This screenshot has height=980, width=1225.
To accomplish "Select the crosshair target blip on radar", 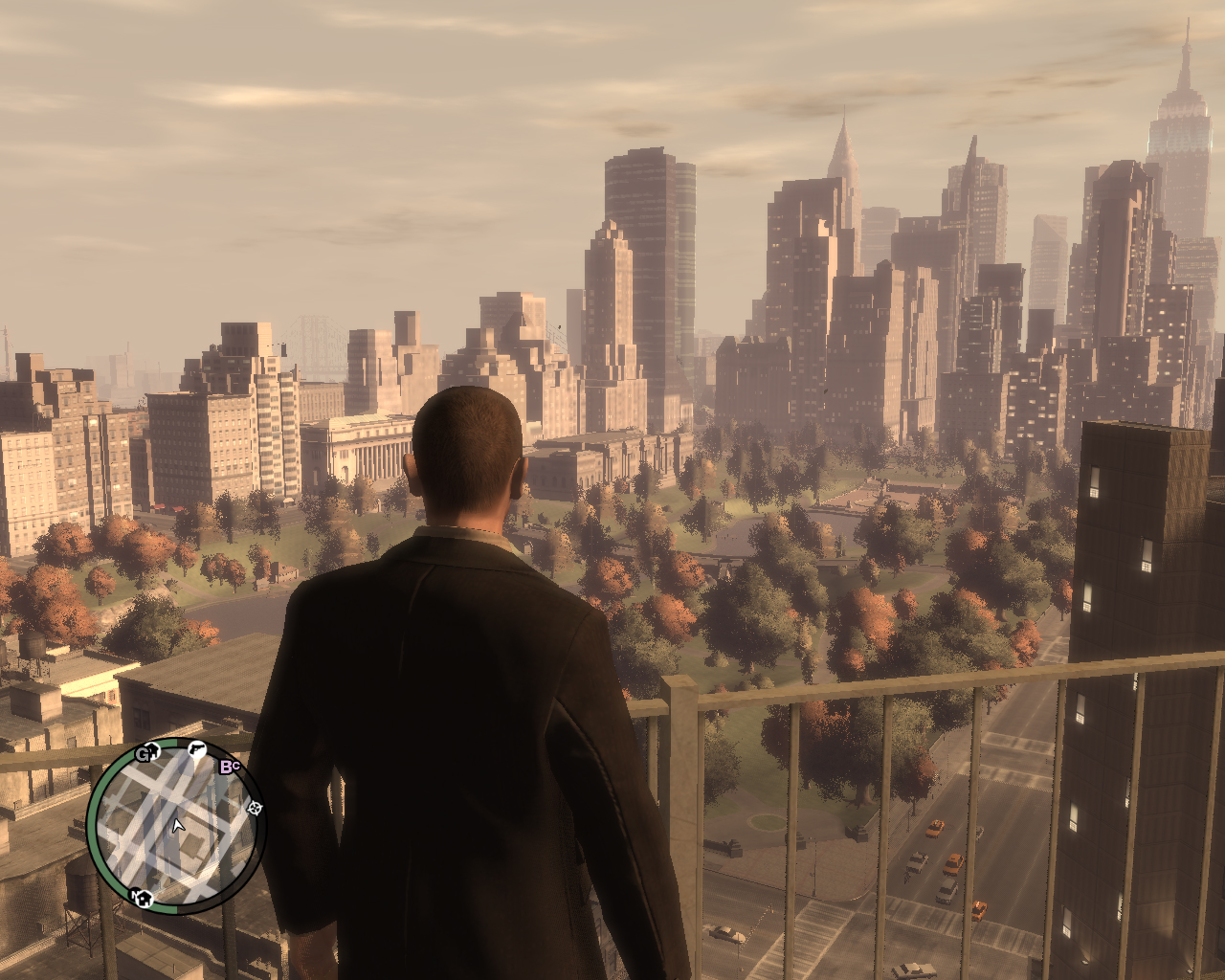I will click(x=255, y=809).
